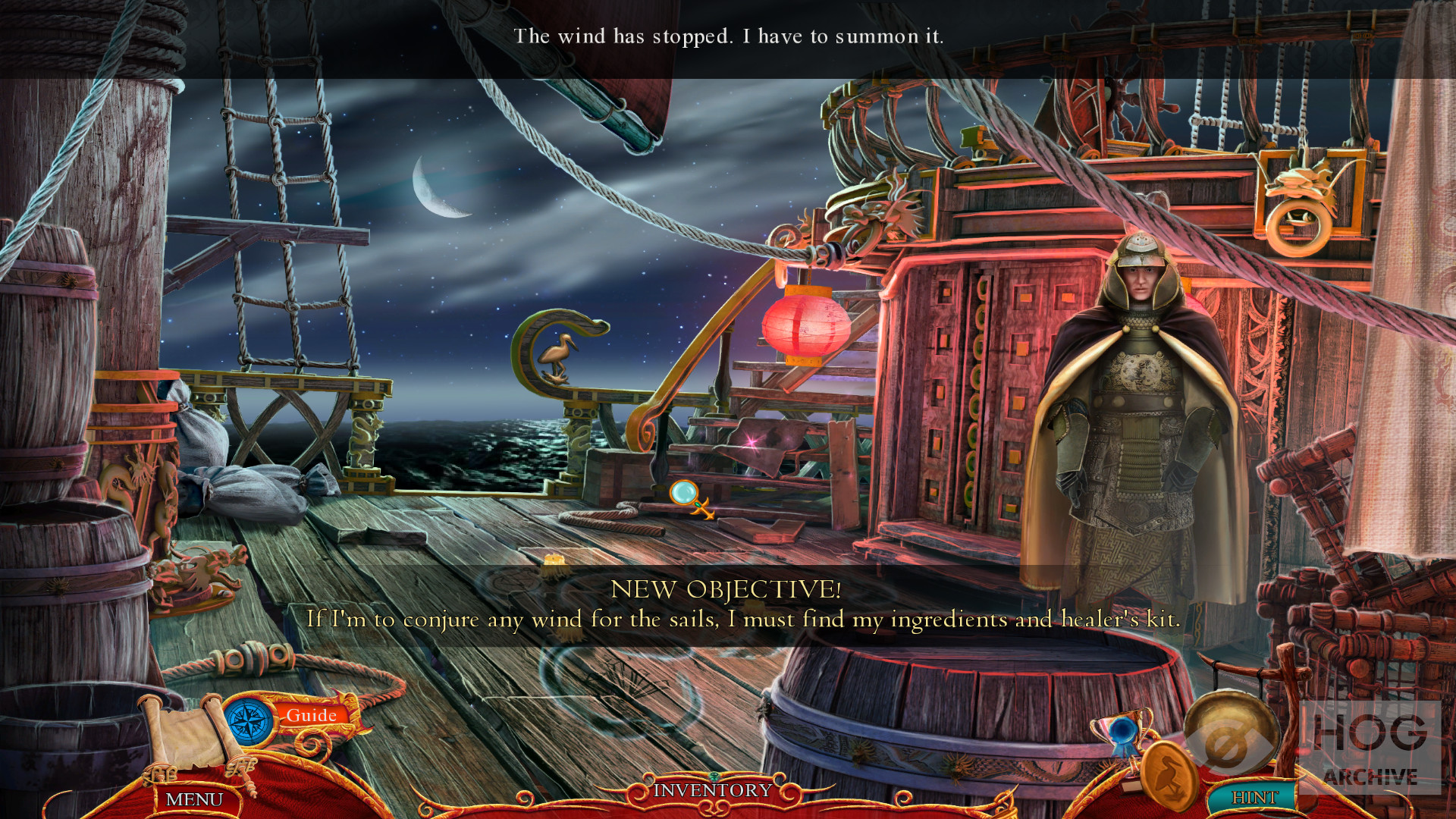Open the MENU button
This screenshot has width=1456, height=819.
194,799
